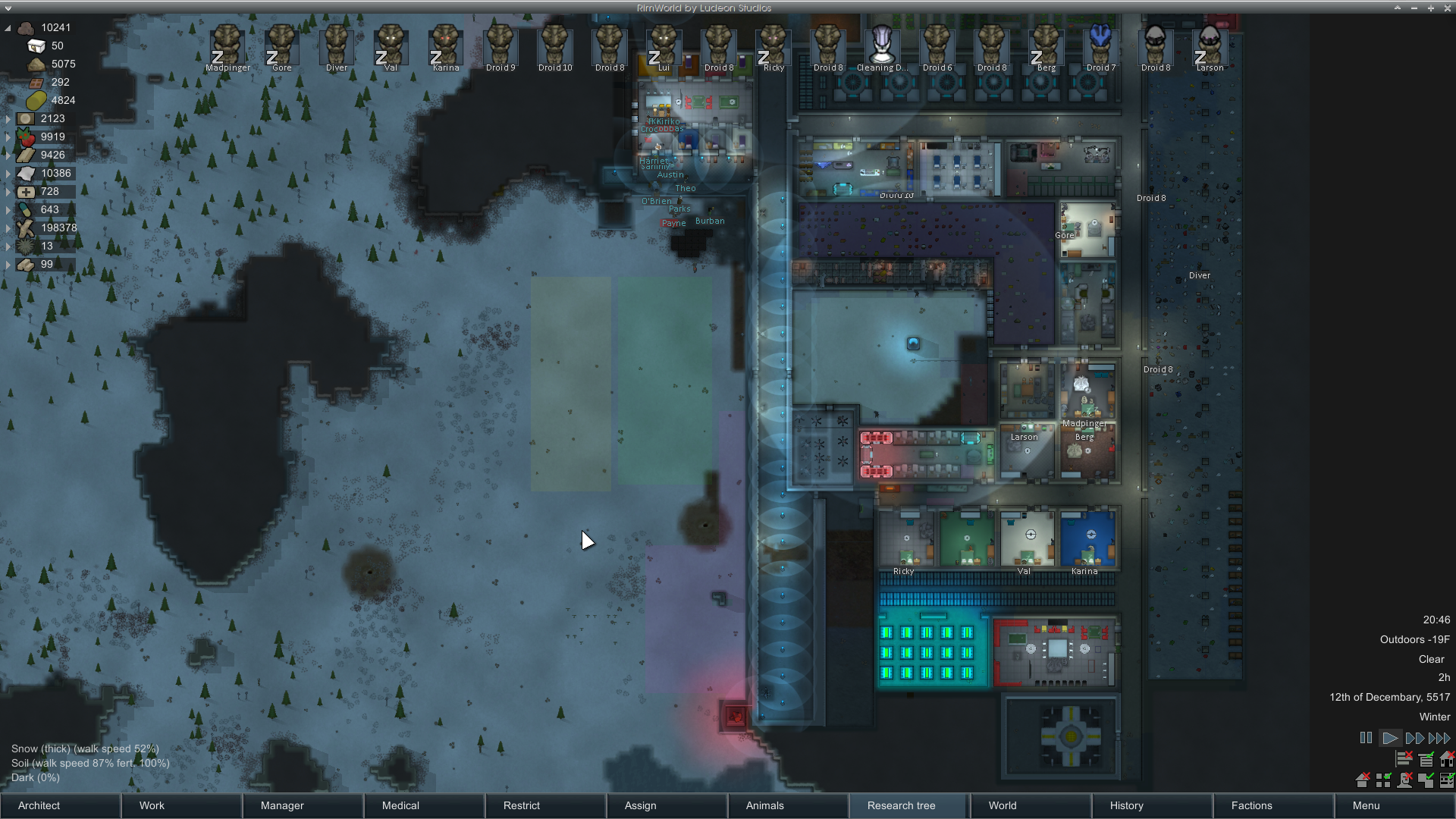
Task: Switch to the Manager tab
Action: coord(303,805)
